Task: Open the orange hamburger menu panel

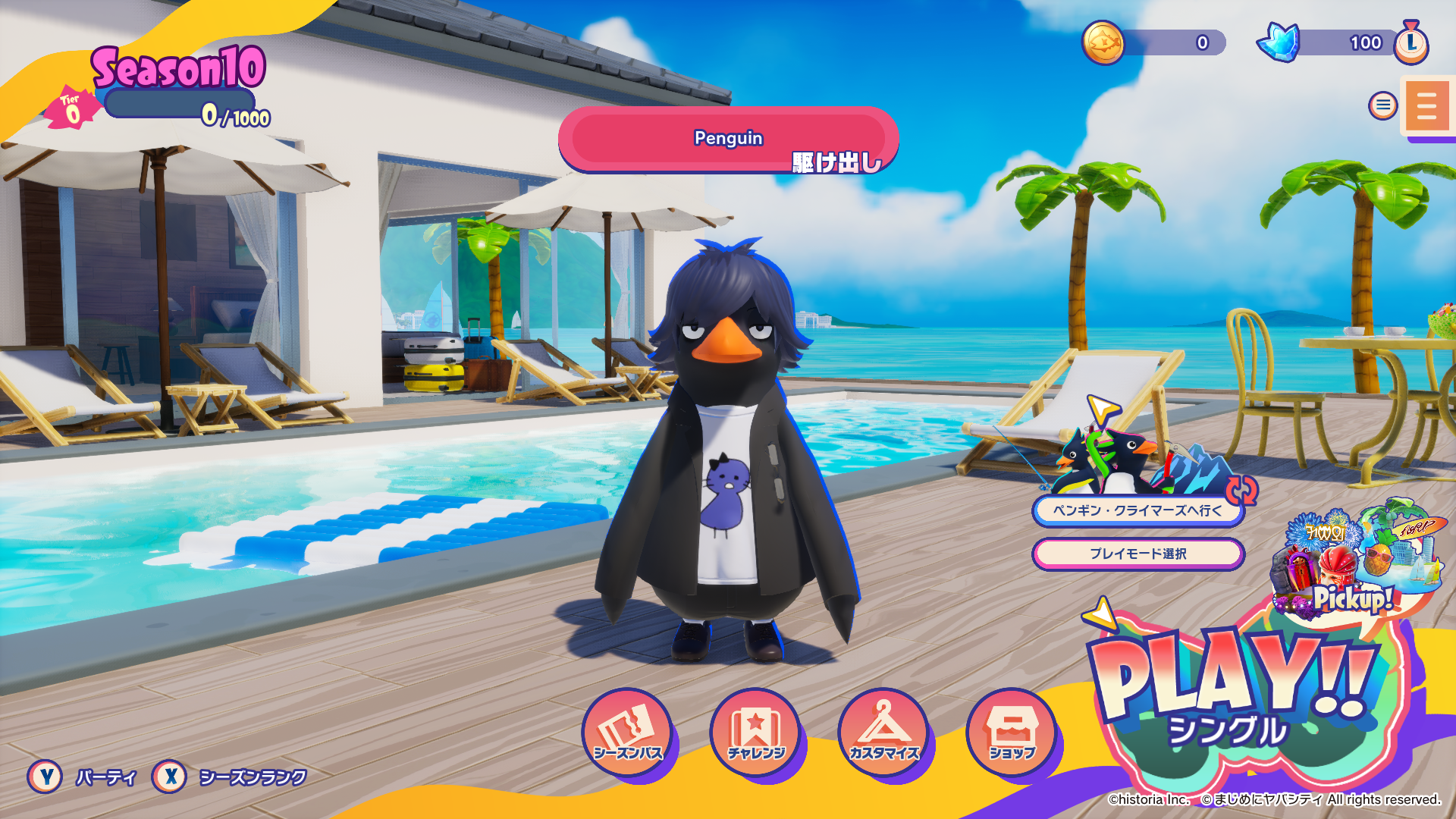Action: [1426, 106]
